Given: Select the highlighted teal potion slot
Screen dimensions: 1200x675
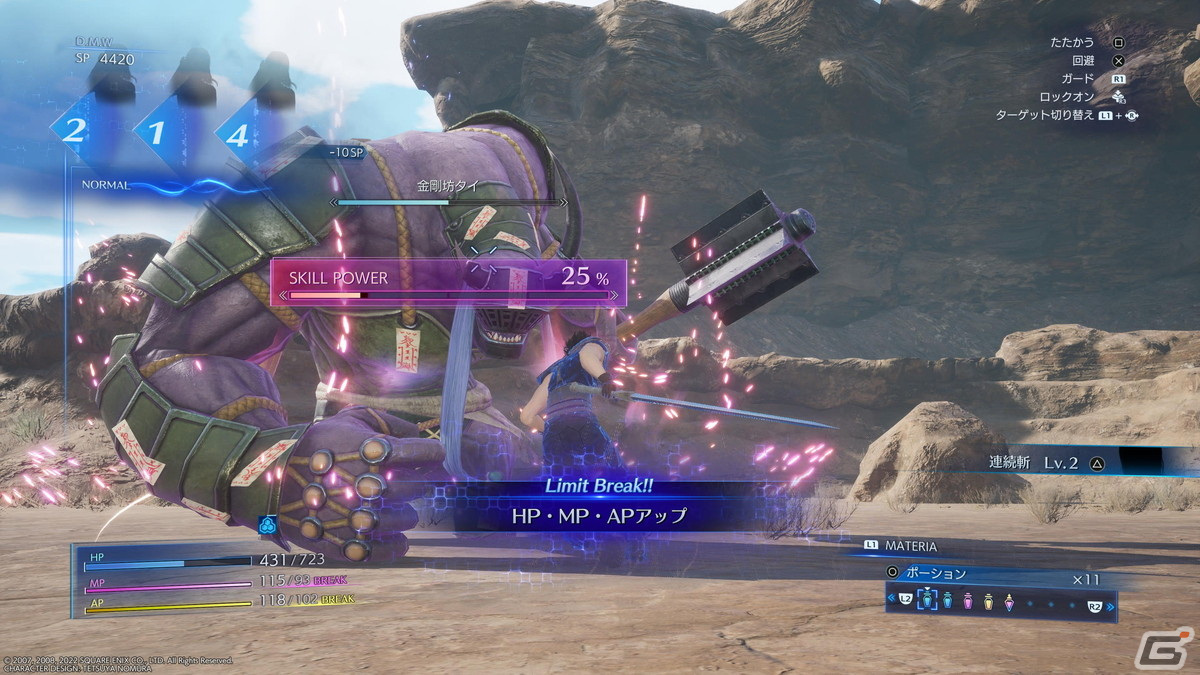Looking at the screenshot, I should (926, 602).
